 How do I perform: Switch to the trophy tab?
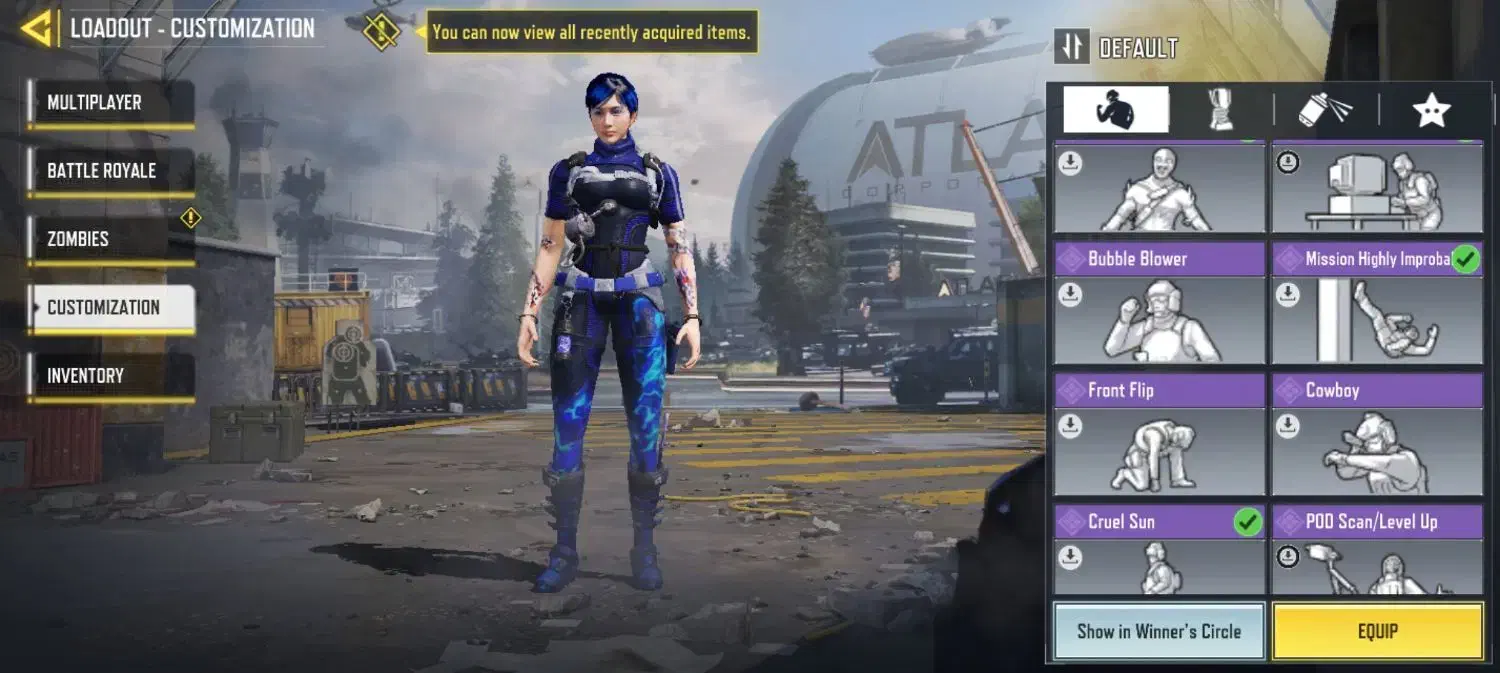1221,110
